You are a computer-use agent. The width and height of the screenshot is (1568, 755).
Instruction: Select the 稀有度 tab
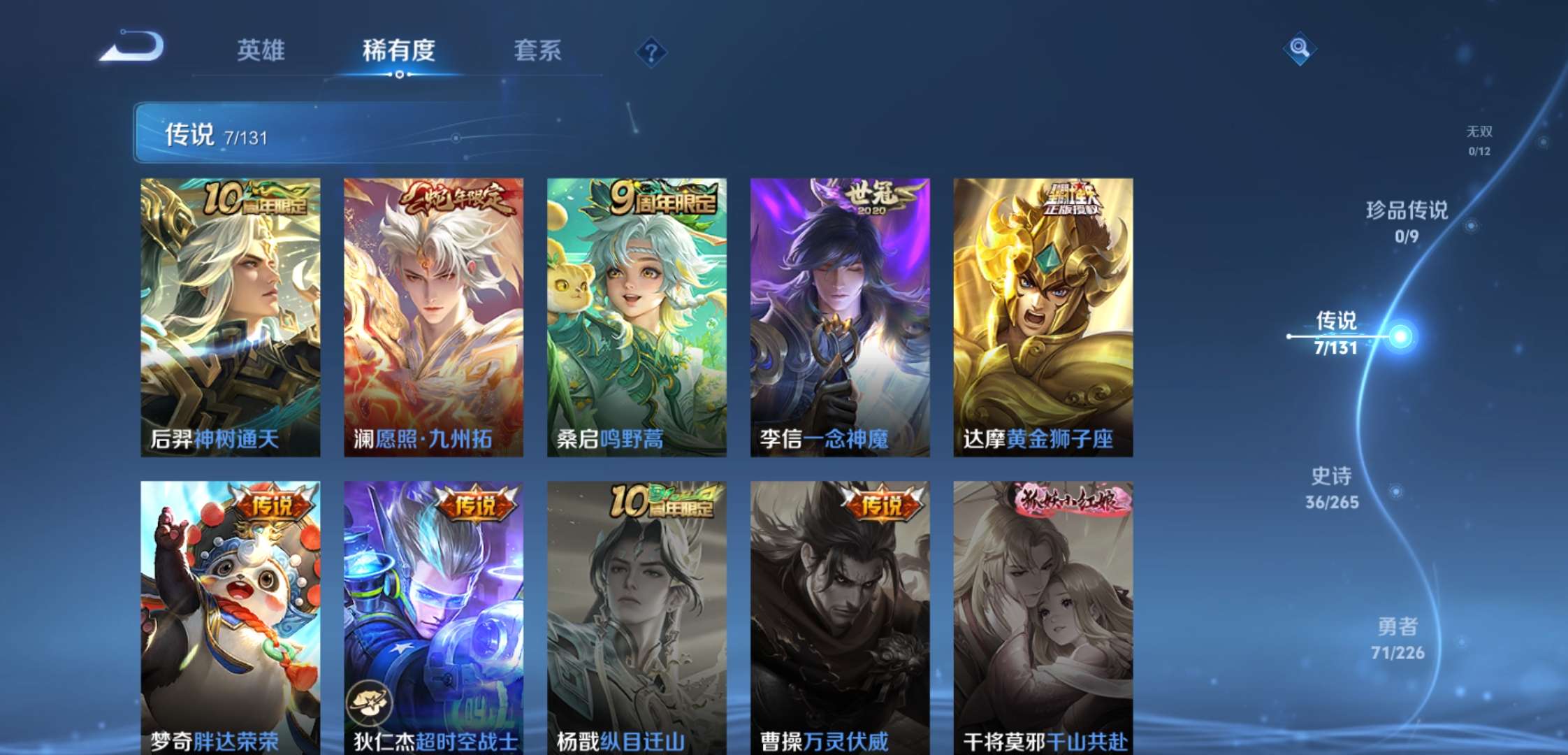pyautogui.click(x=398, y=50)
